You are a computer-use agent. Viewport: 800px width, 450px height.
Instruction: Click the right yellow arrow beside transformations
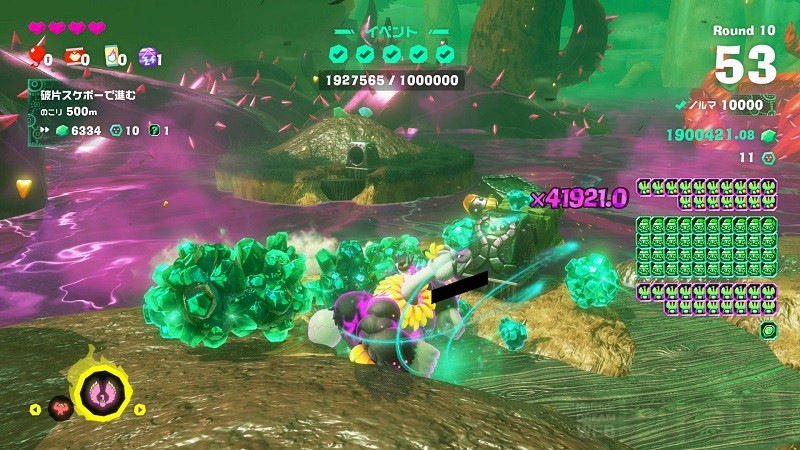point(140,408)
